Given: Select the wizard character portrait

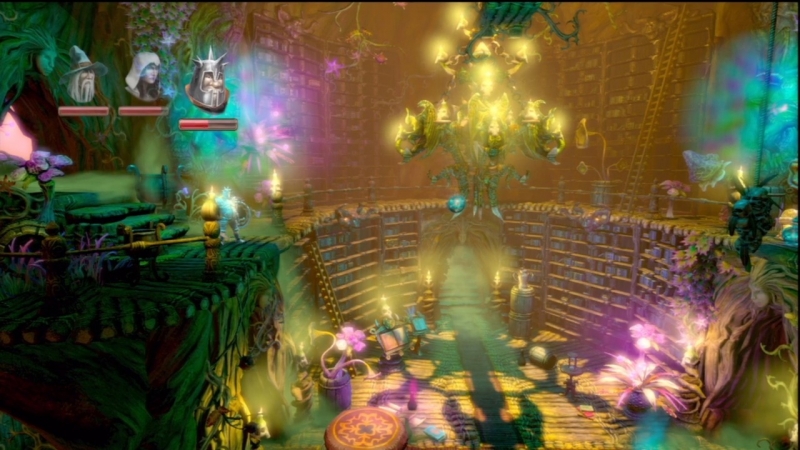Looking at the screenshot, I should 82,76.
